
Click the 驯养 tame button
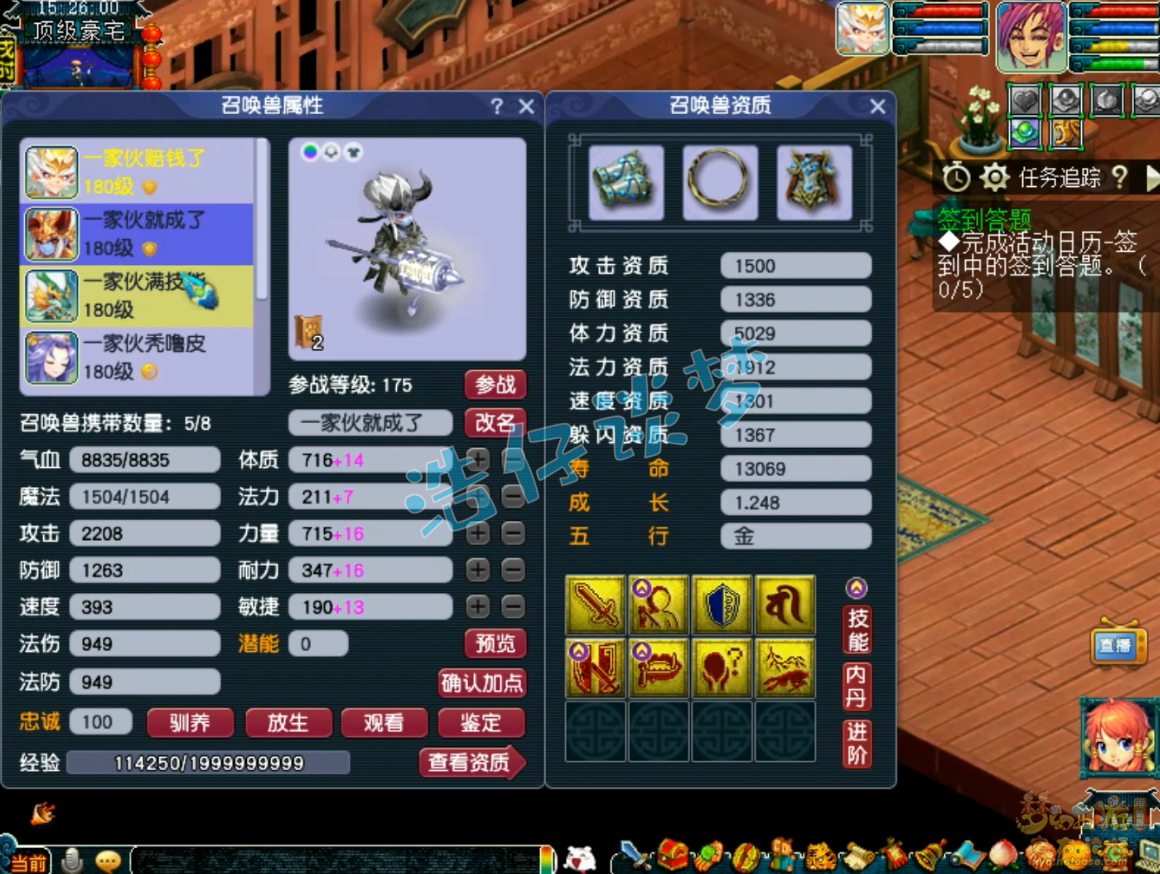point(190,722)
